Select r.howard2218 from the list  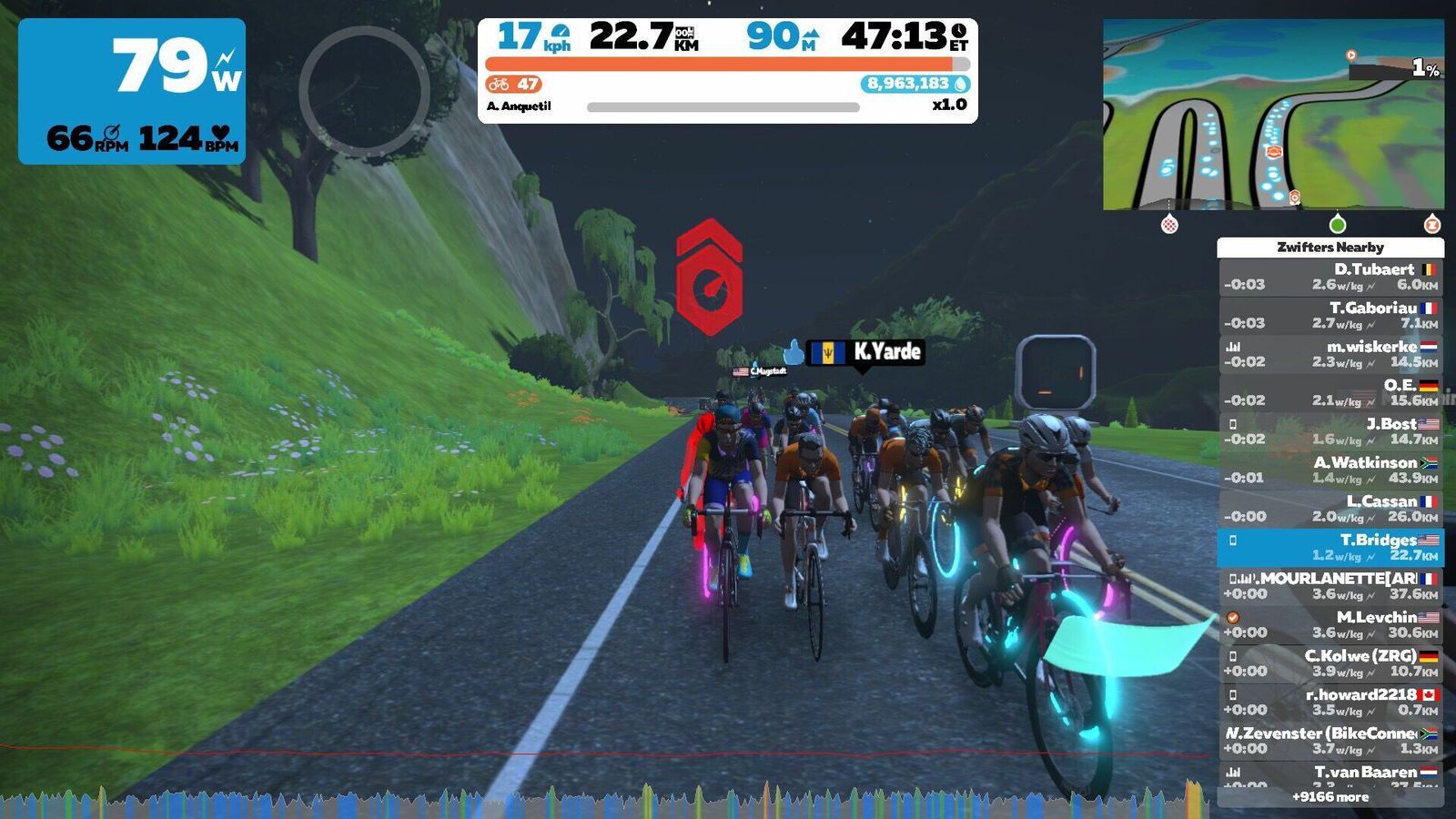click(1330, 703)
